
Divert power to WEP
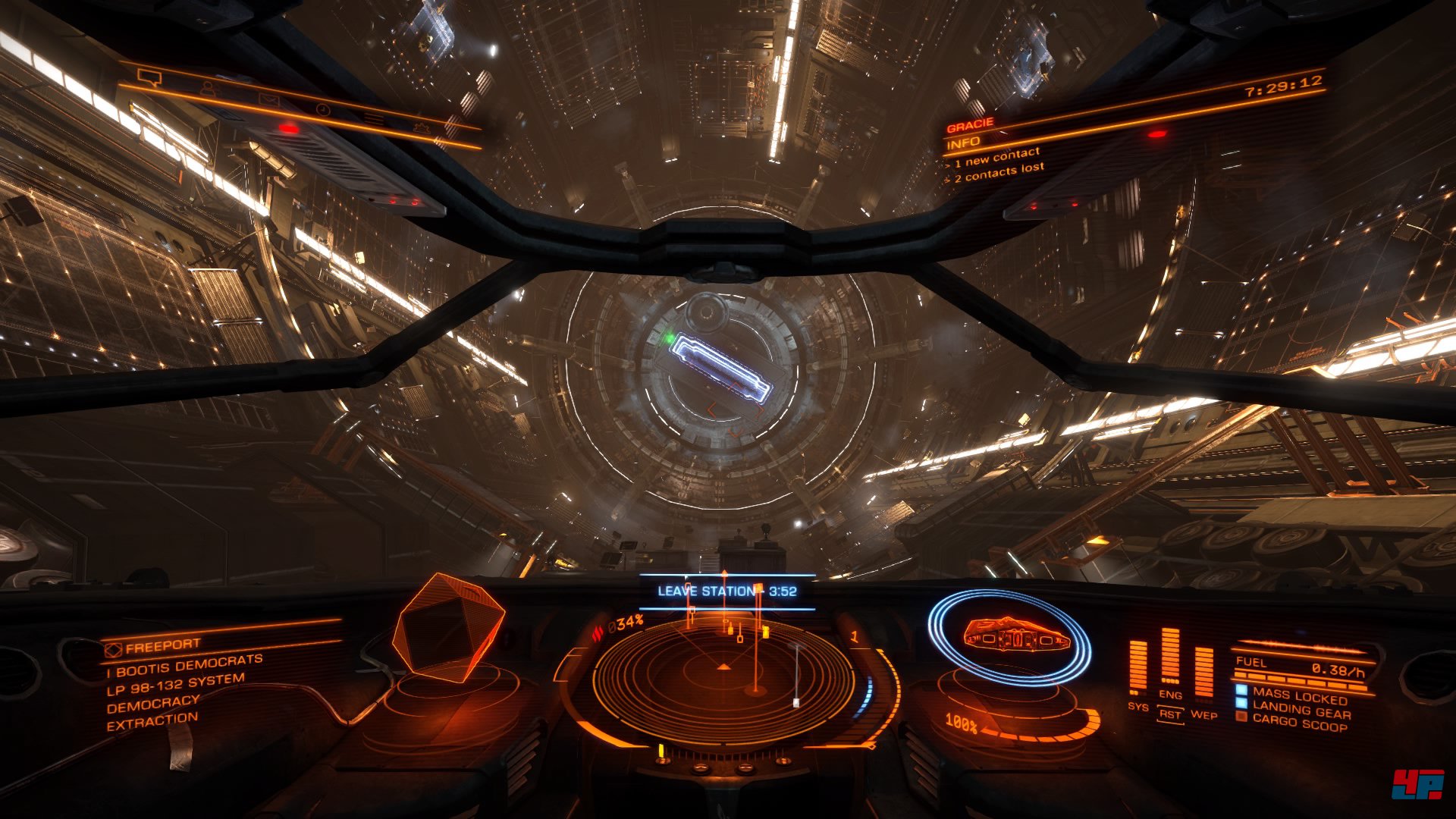coord(1203,714)
